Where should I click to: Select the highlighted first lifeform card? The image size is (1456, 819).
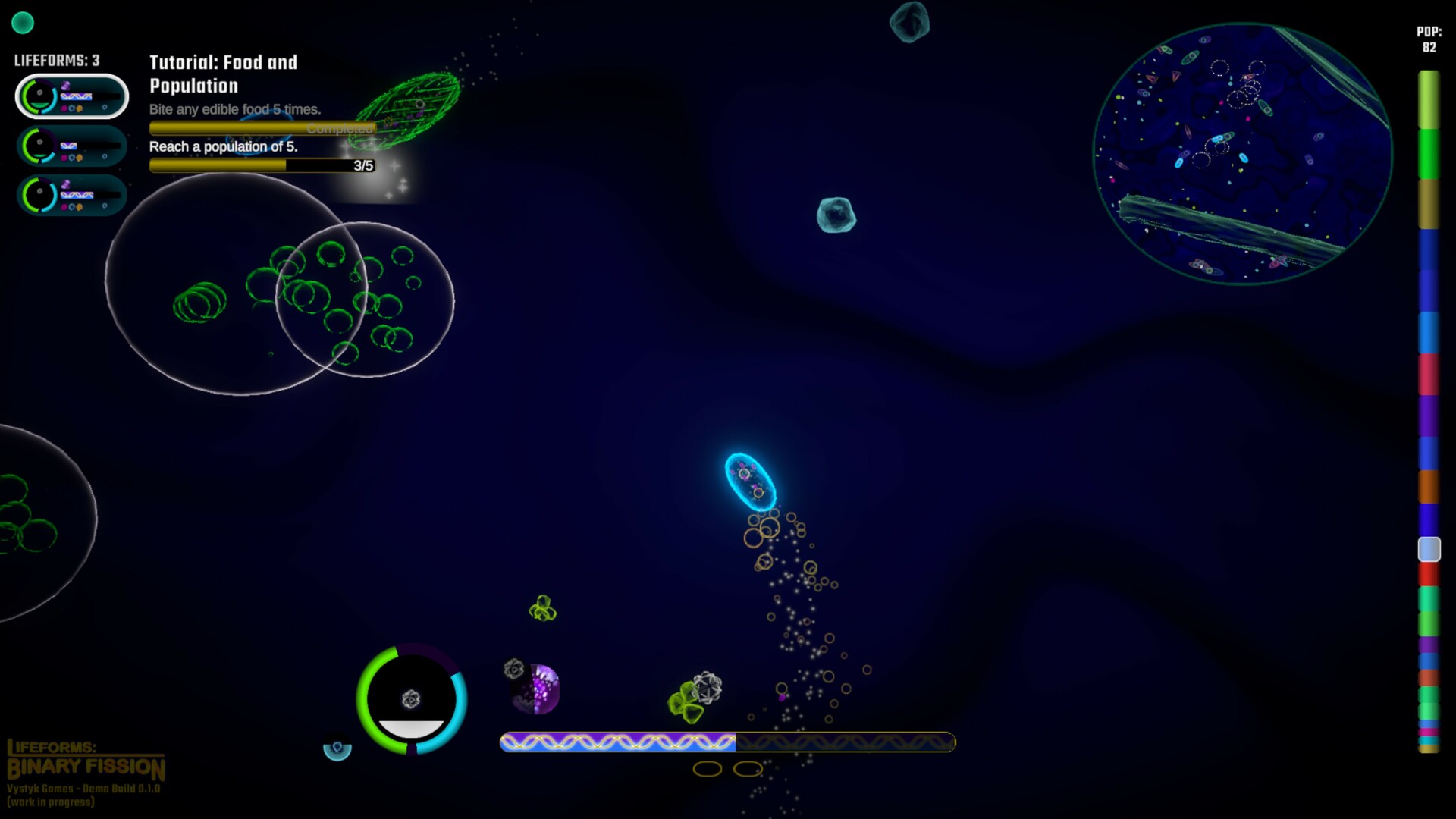point(72,96)
